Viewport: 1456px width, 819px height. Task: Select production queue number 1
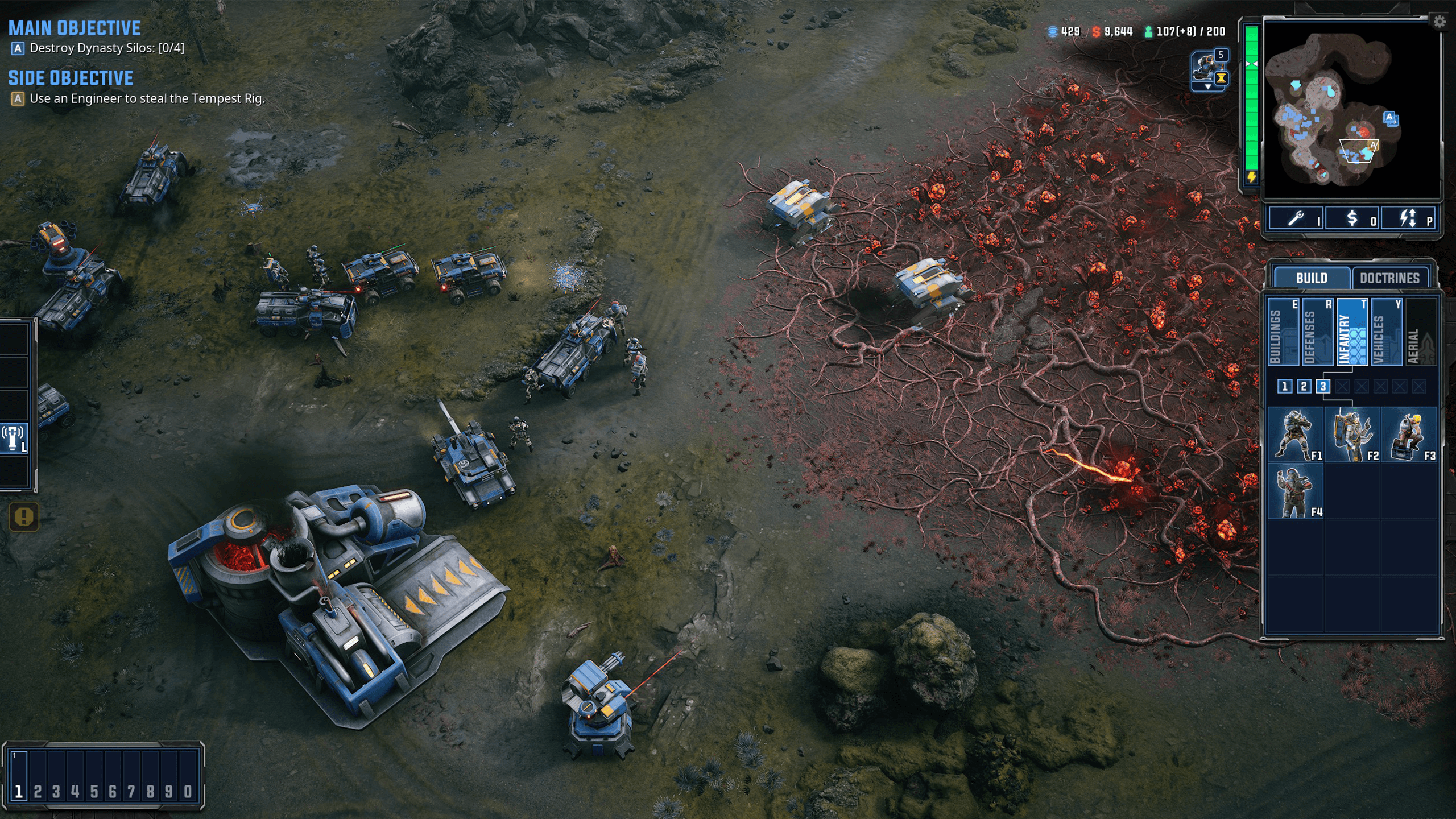tap(1284, 387)
